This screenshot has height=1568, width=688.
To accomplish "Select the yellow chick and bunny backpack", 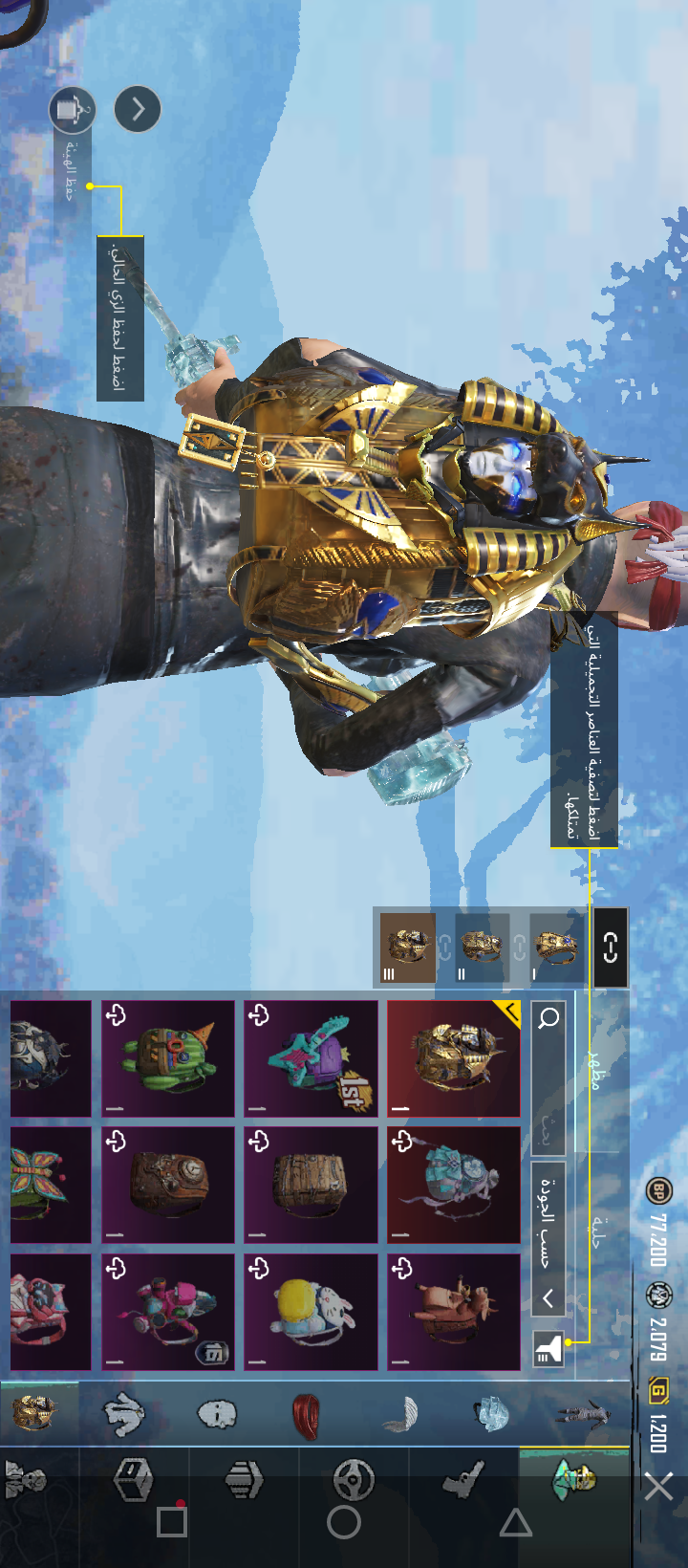I will pyautogui.click(x=312, y=1312).
